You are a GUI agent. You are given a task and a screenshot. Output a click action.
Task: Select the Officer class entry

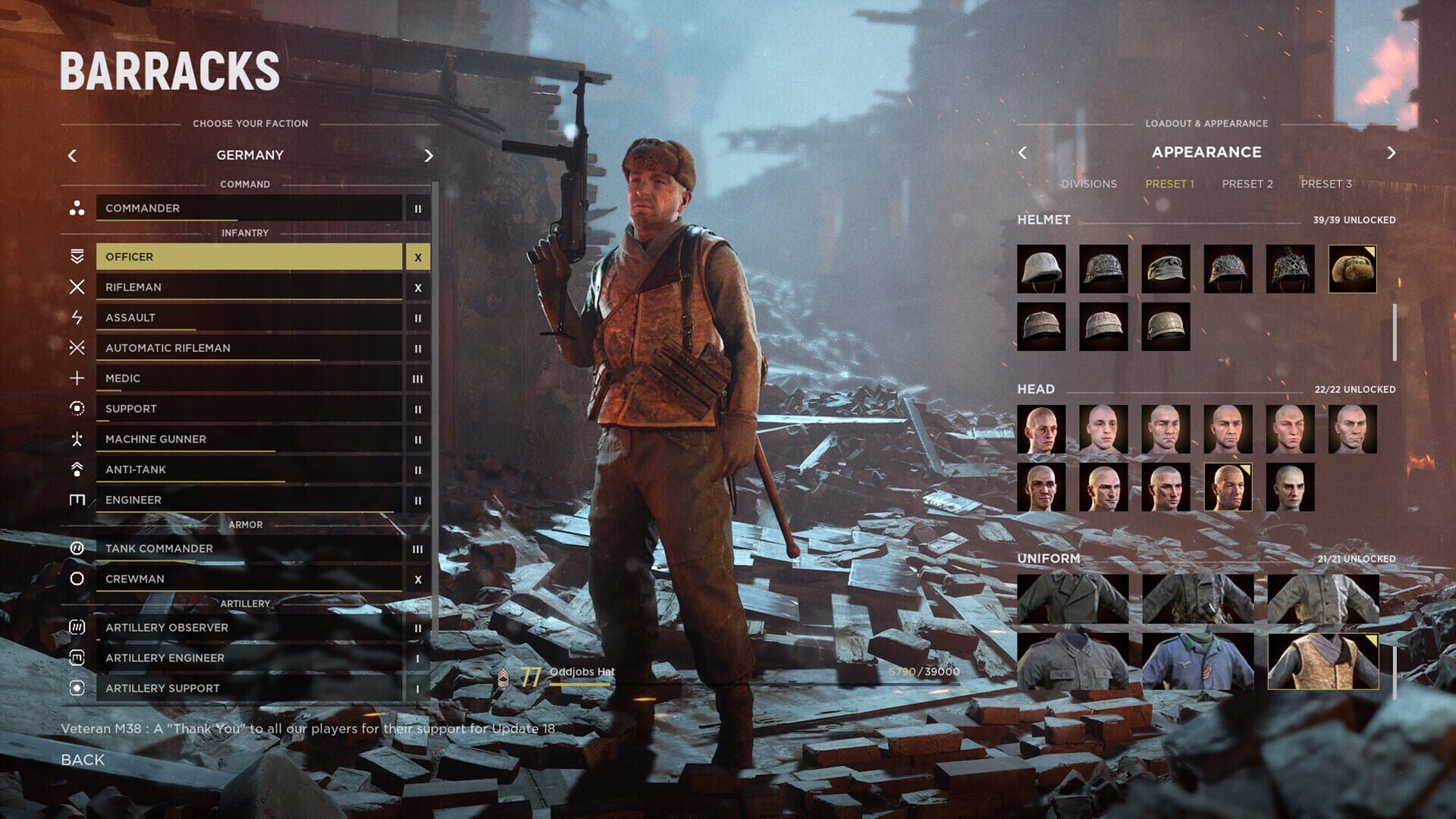(250, 256)
